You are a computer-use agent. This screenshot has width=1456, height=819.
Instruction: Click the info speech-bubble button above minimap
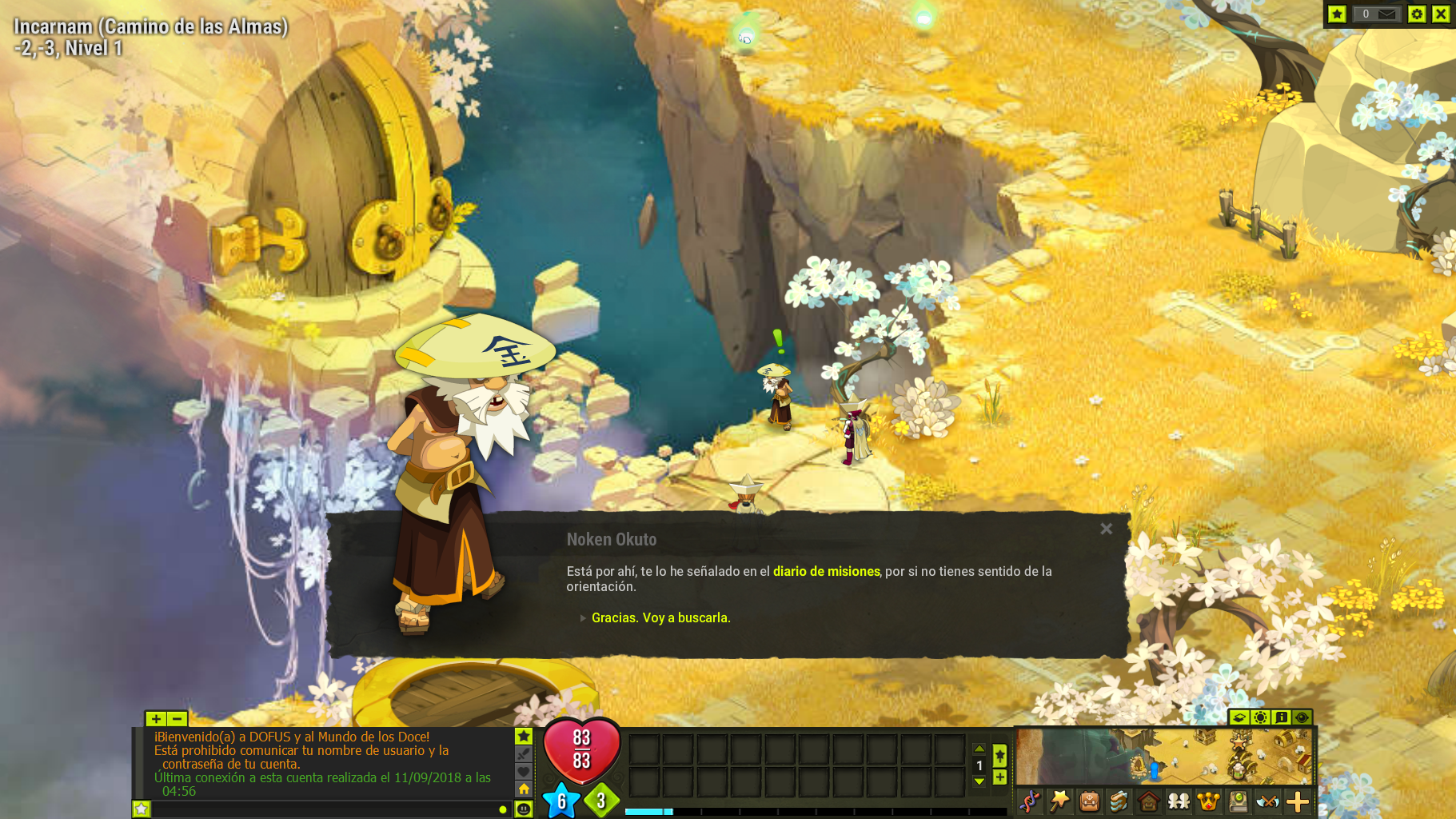click(1281, 717)
